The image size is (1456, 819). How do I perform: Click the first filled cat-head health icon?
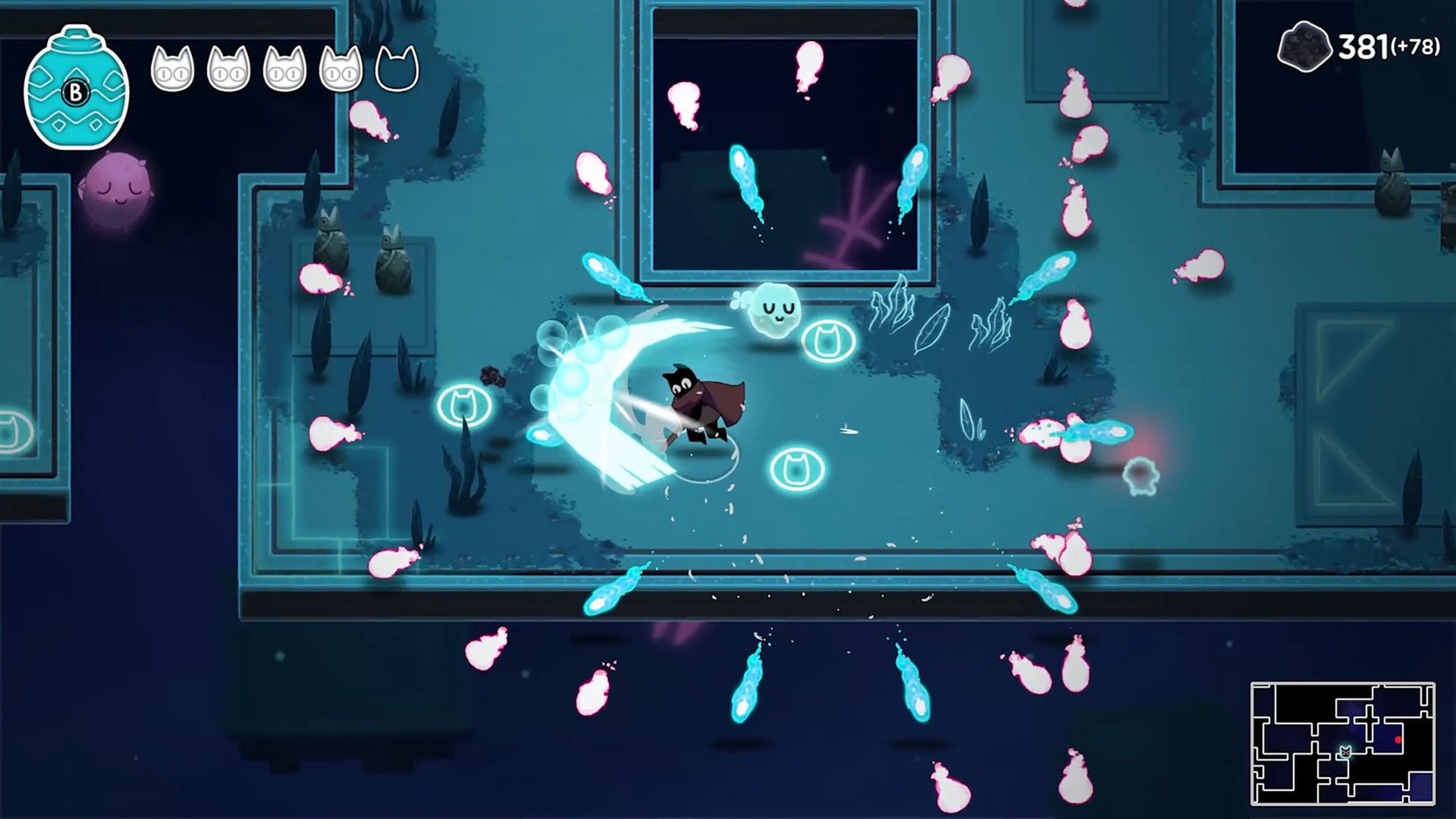tap(175, 70)
